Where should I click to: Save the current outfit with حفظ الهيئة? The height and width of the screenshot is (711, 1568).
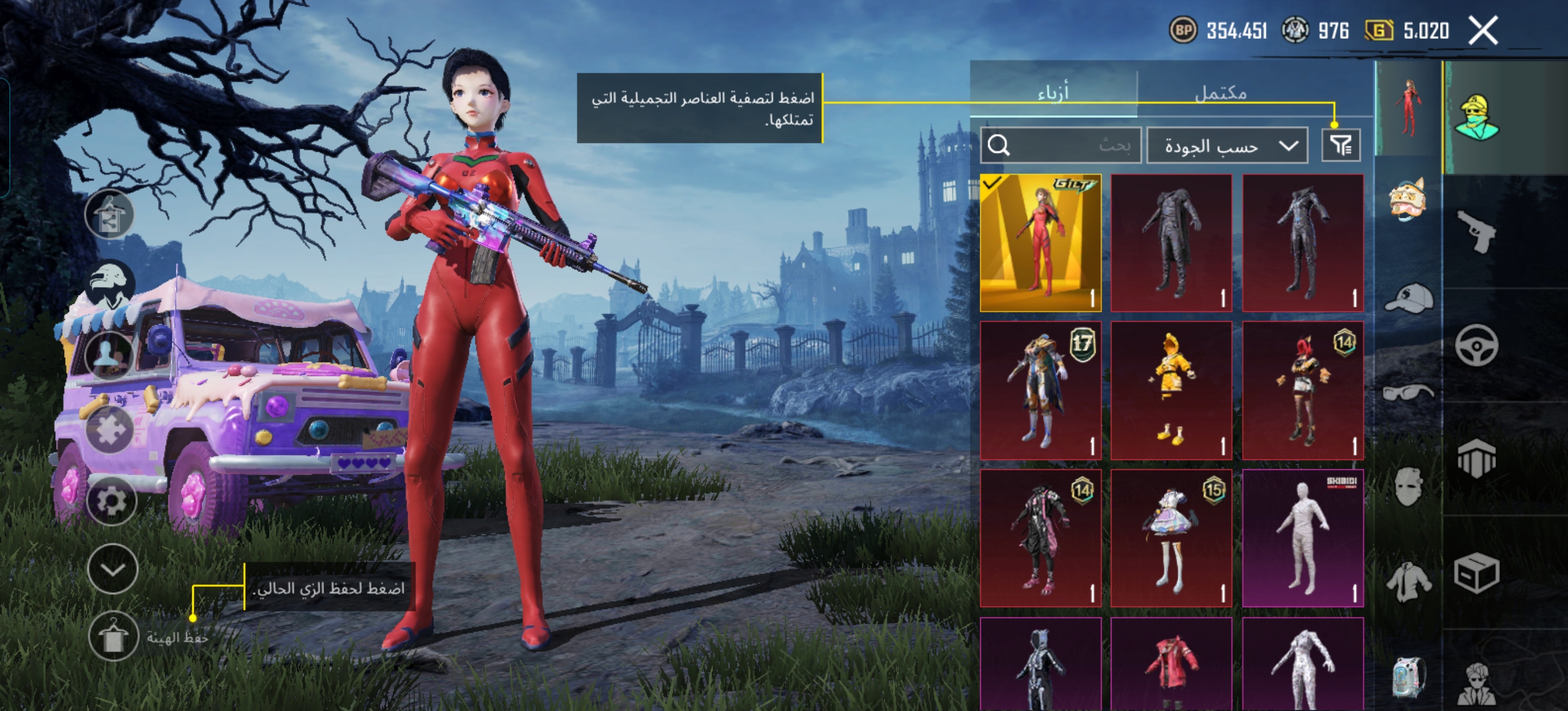113,637
